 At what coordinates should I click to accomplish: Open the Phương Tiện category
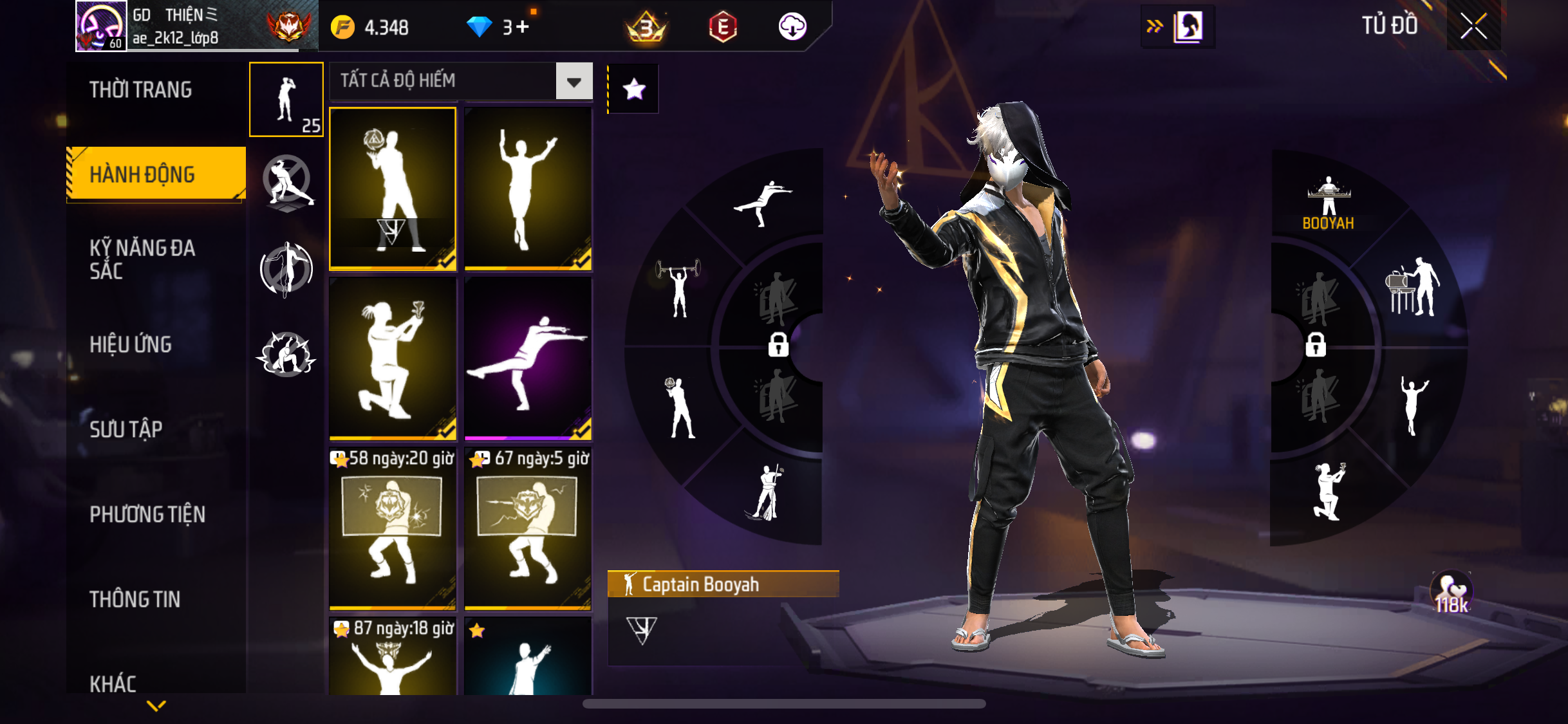(147, 514)
